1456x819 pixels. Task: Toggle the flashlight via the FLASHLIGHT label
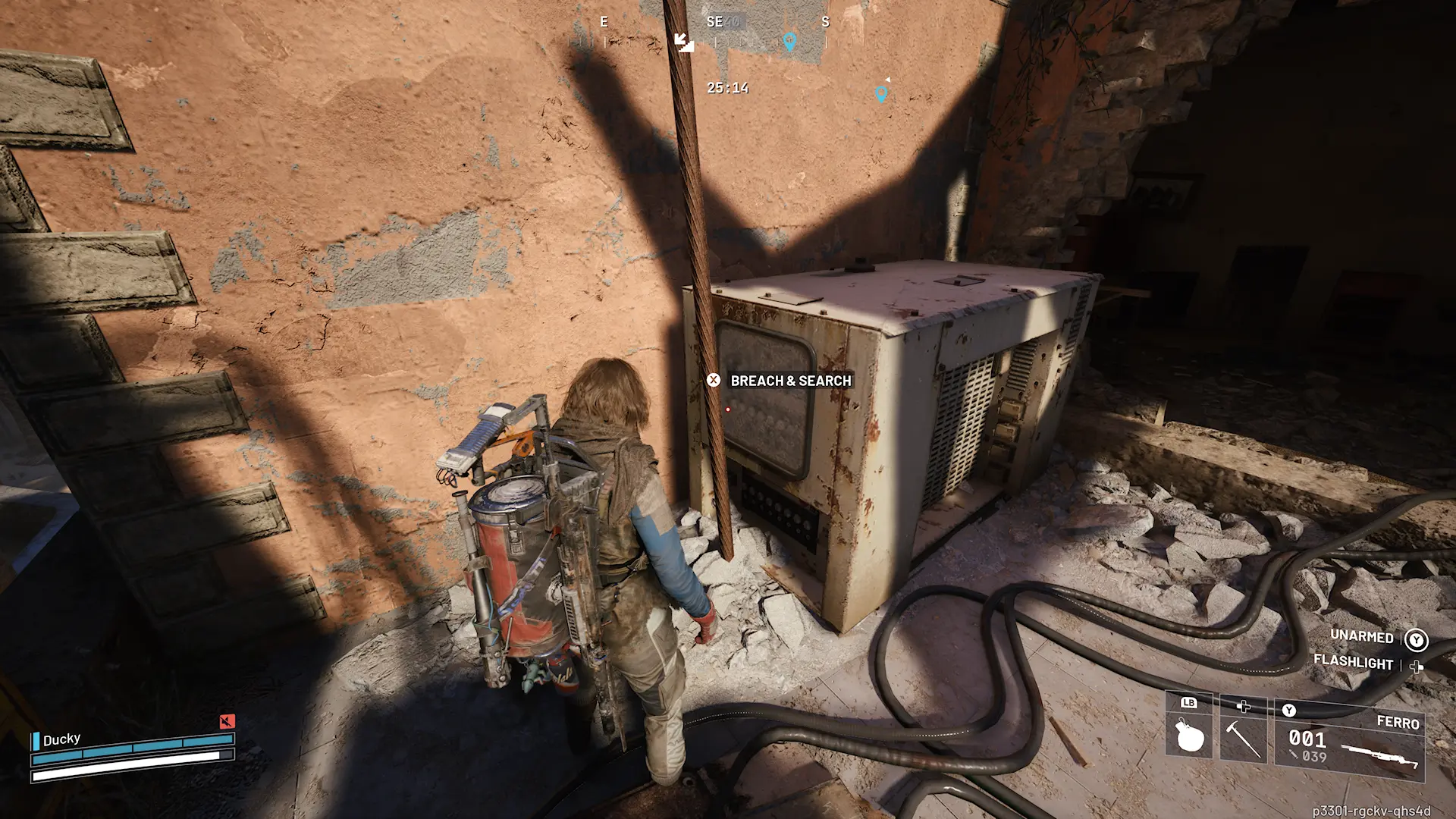click(1353, 661)
